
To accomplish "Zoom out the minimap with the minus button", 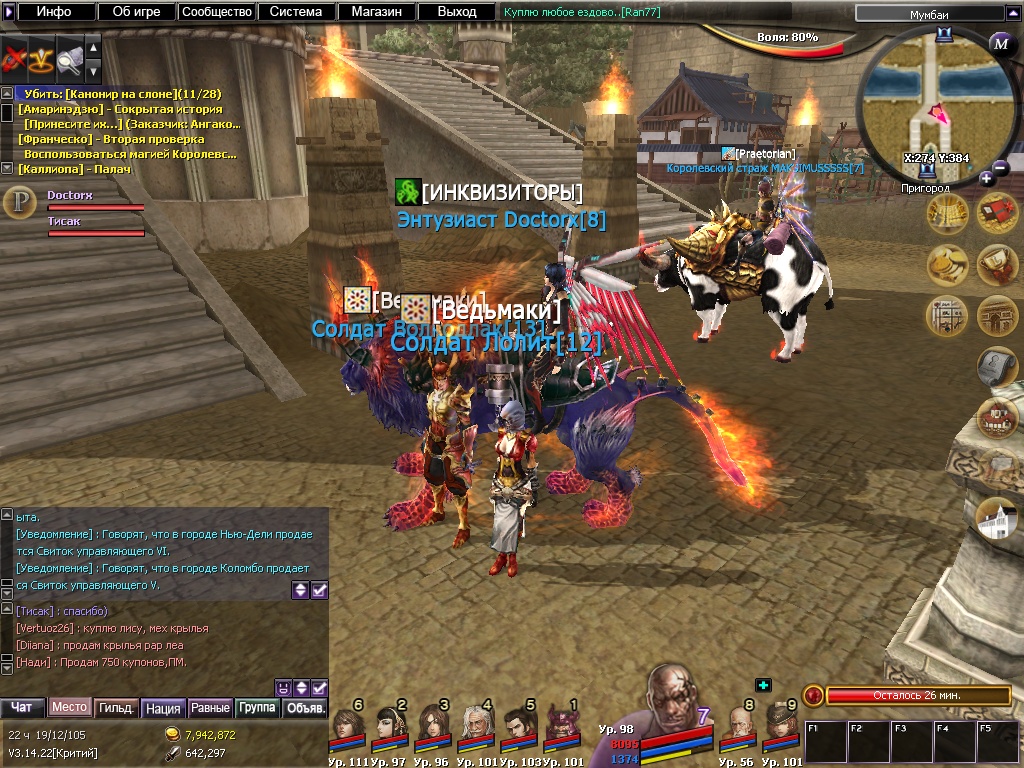I will (1001, 167).
